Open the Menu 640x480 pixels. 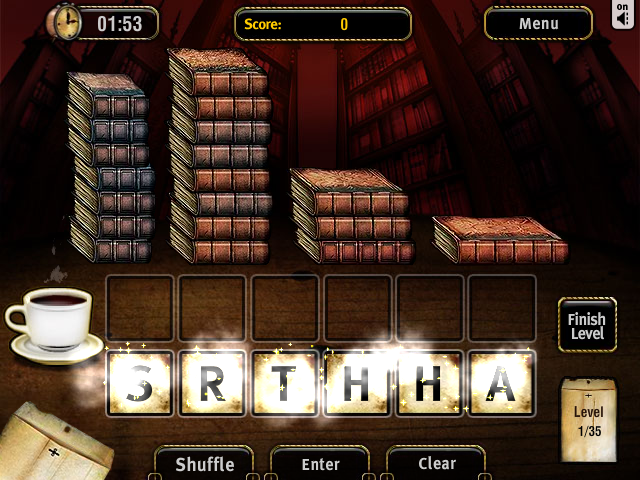[x=538, y=23]
